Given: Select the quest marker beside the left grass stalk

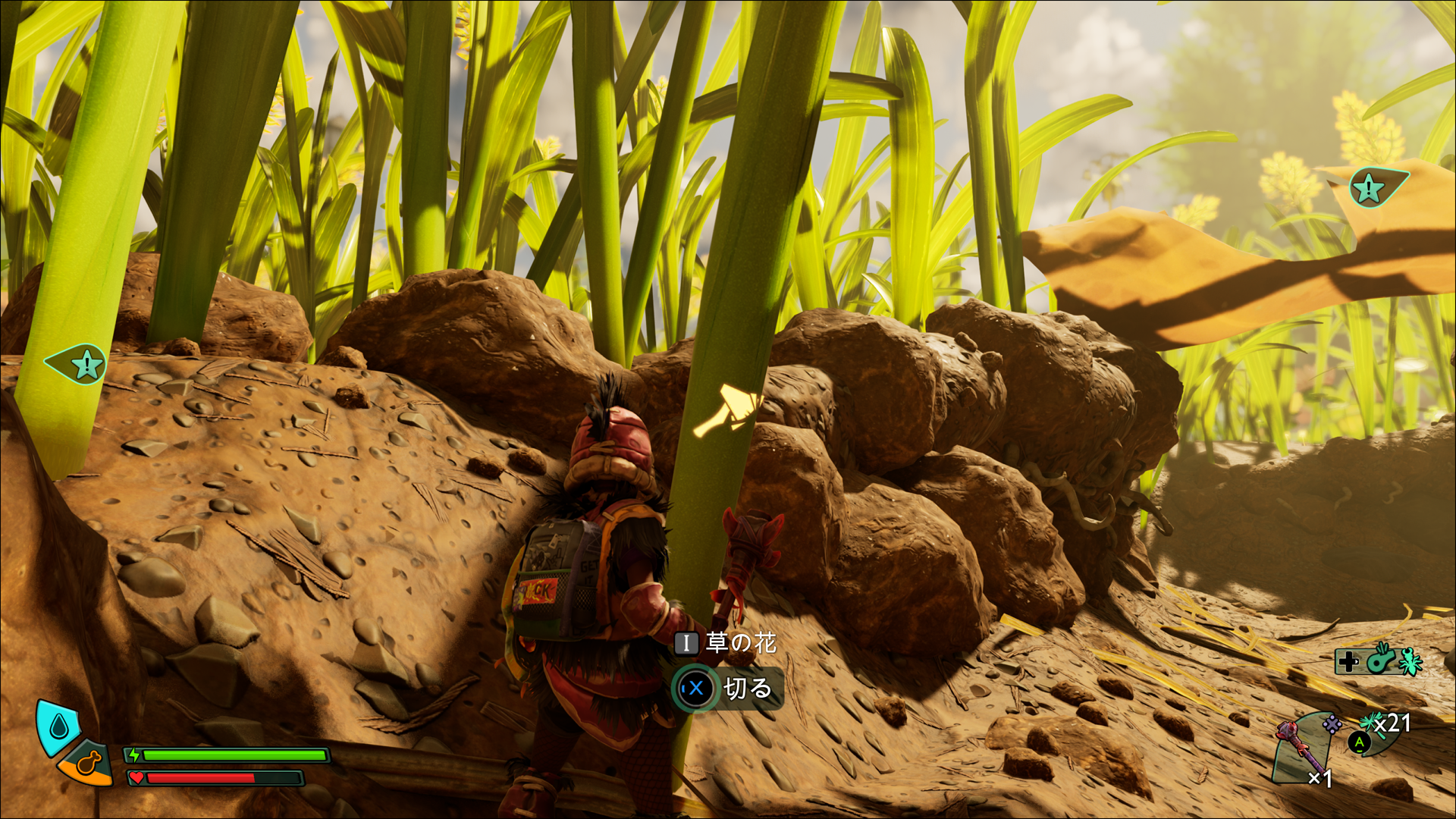Looking at the screenshot, I should click(86, 365).
